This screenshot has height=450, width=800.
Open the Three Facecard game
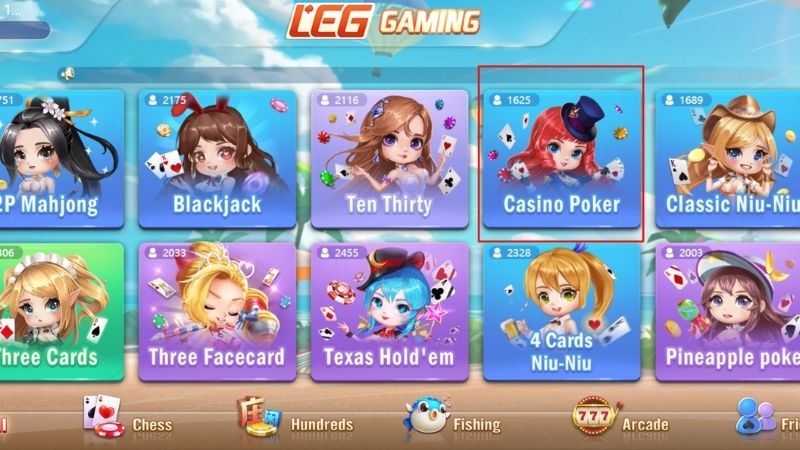point(217,312)
